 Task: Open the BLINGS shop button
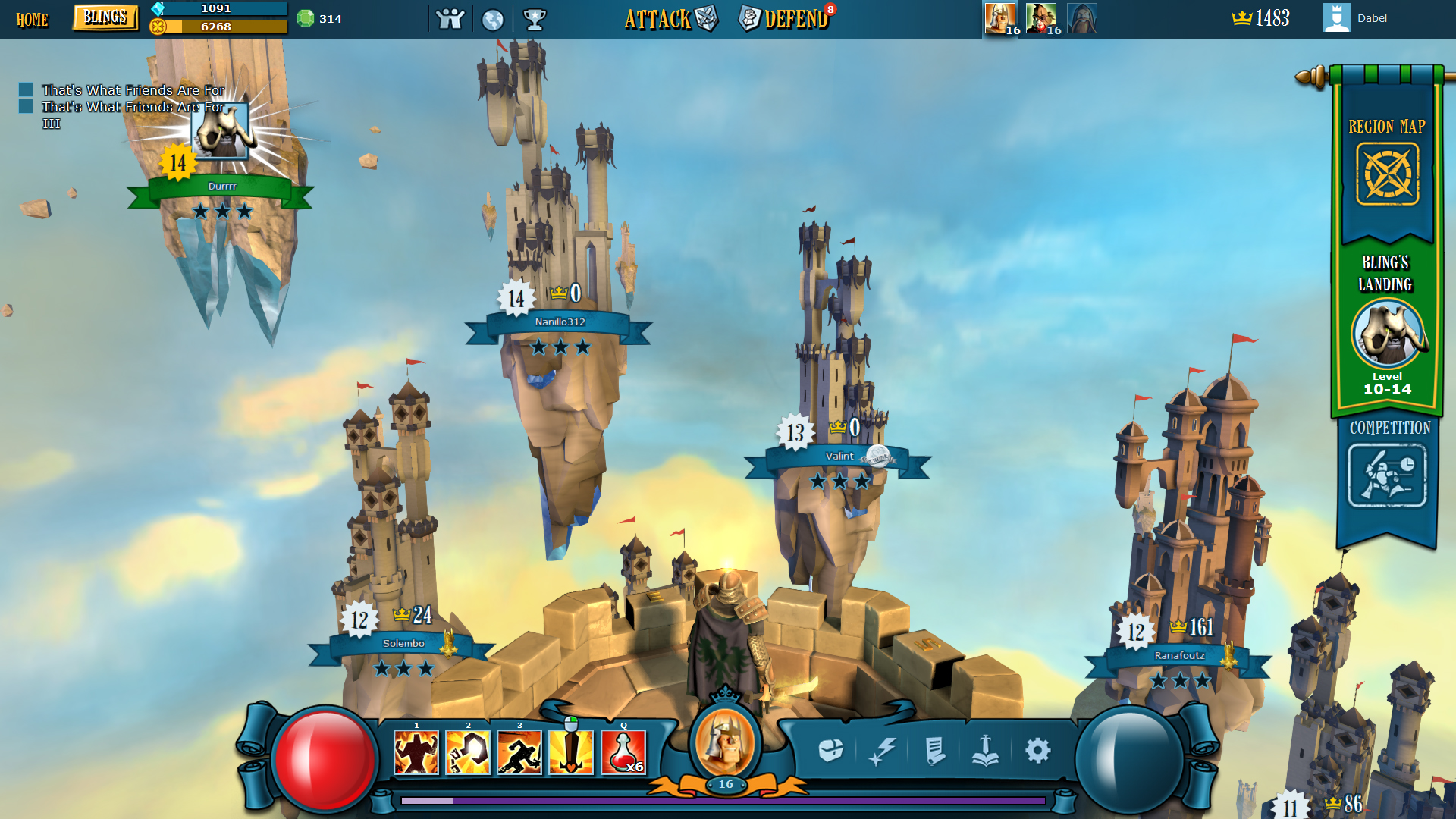[x=105, y=17]
